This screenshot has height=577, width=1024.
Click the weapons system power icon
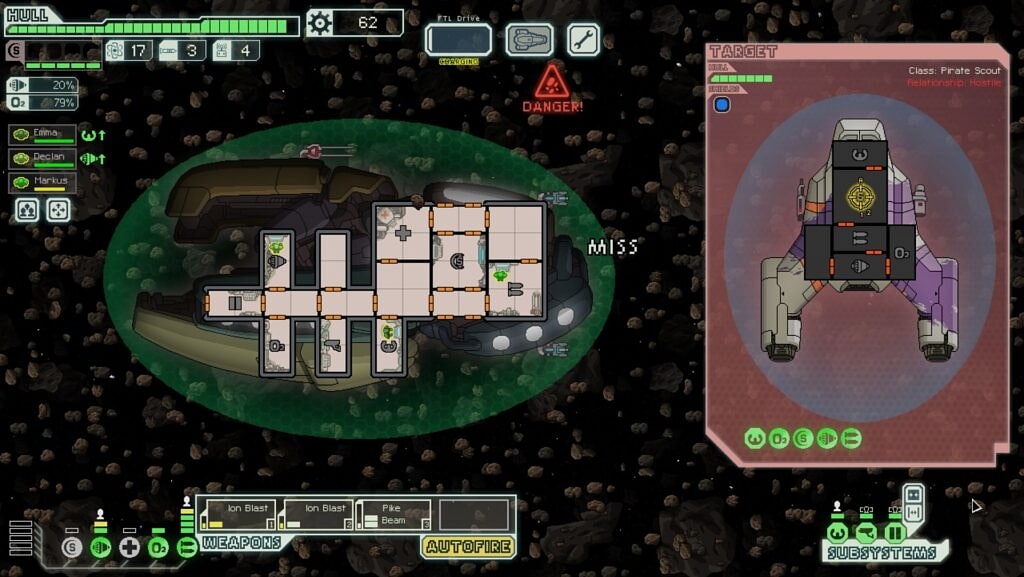[x=187, y=547]
